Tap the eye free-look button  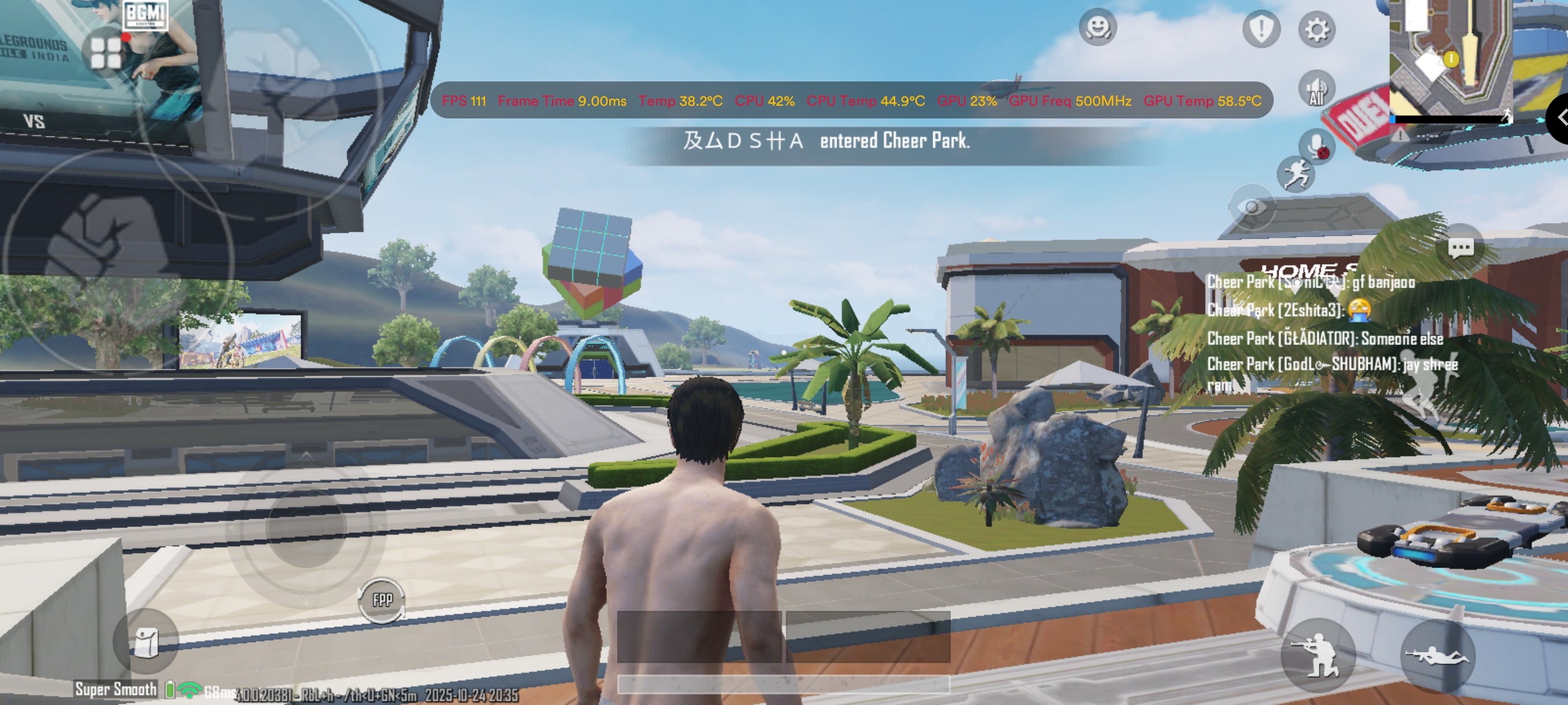(x=1252, y=207)
